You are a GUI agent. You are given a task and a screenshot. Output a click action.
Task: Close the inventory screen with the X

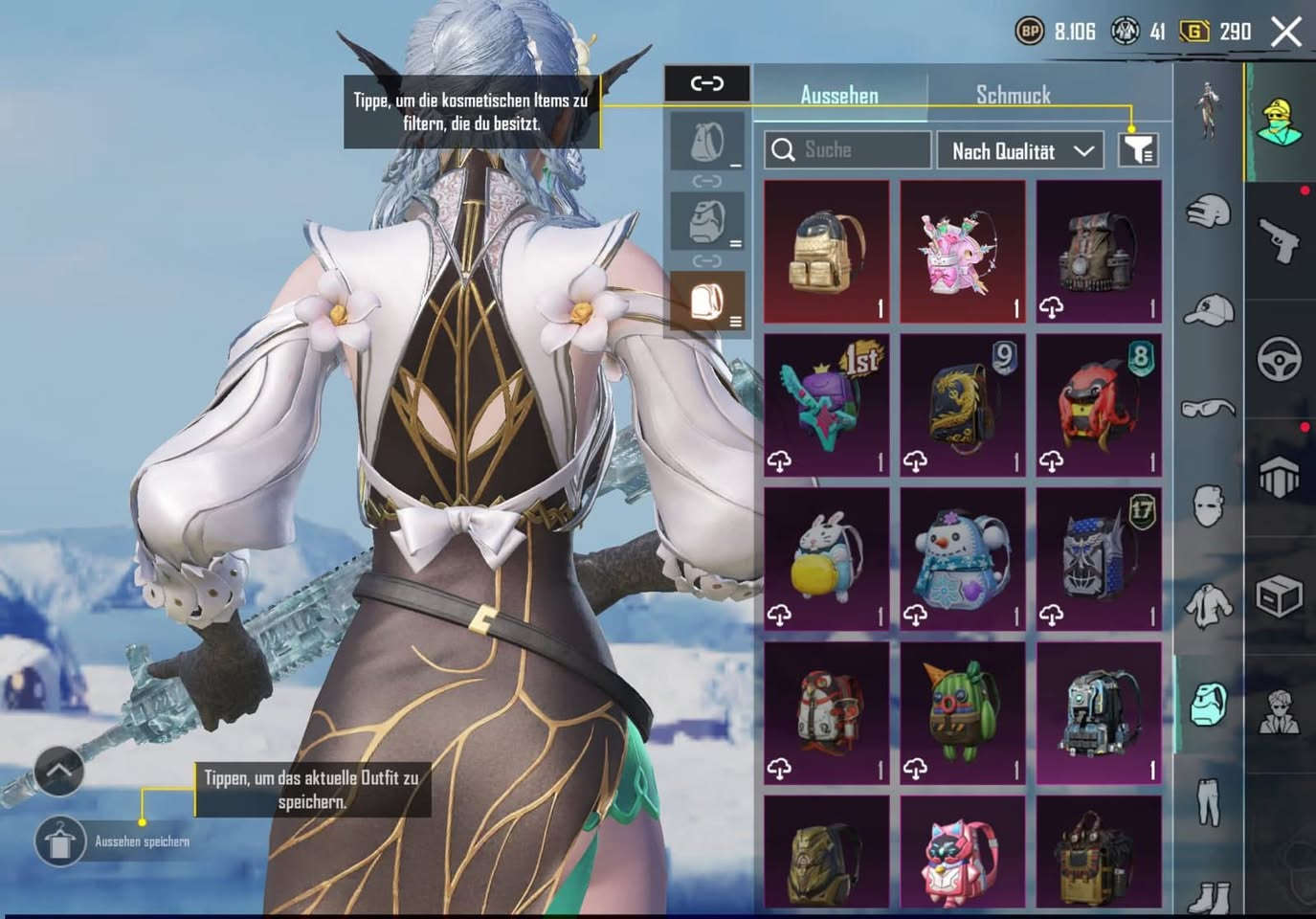click(x=1286, y=32)
